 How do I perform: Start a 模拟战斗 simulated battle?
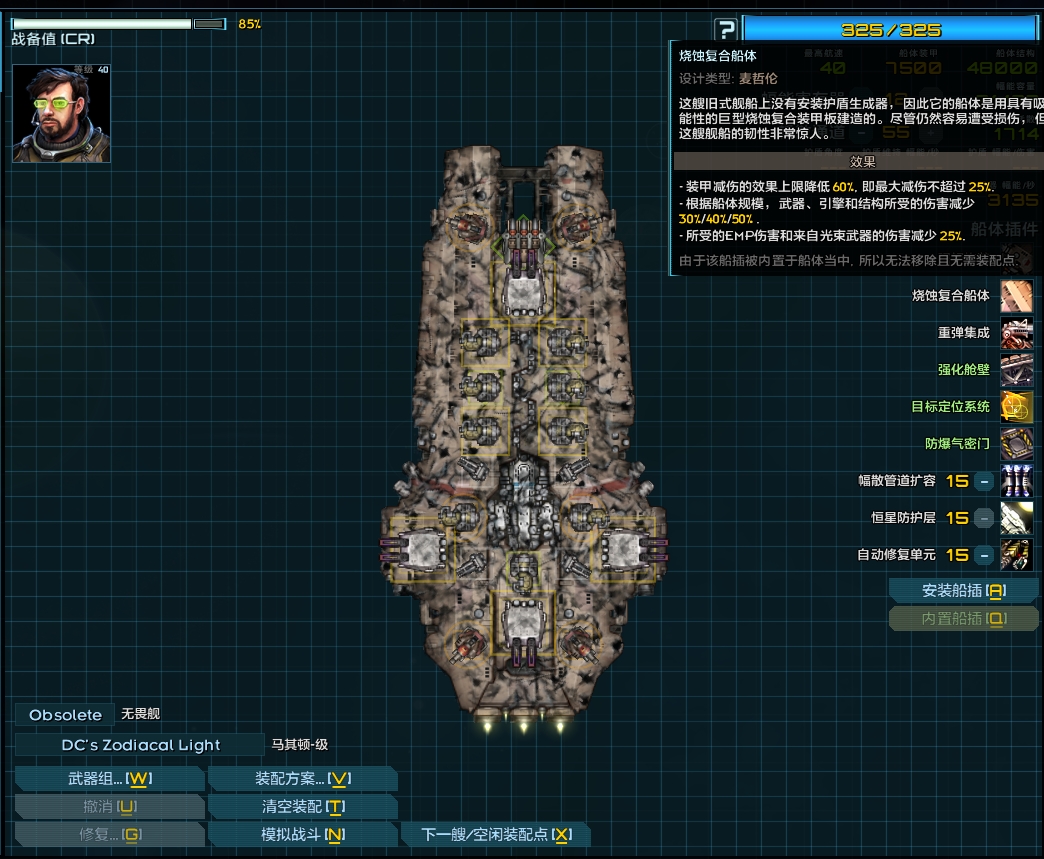(301, 834)
